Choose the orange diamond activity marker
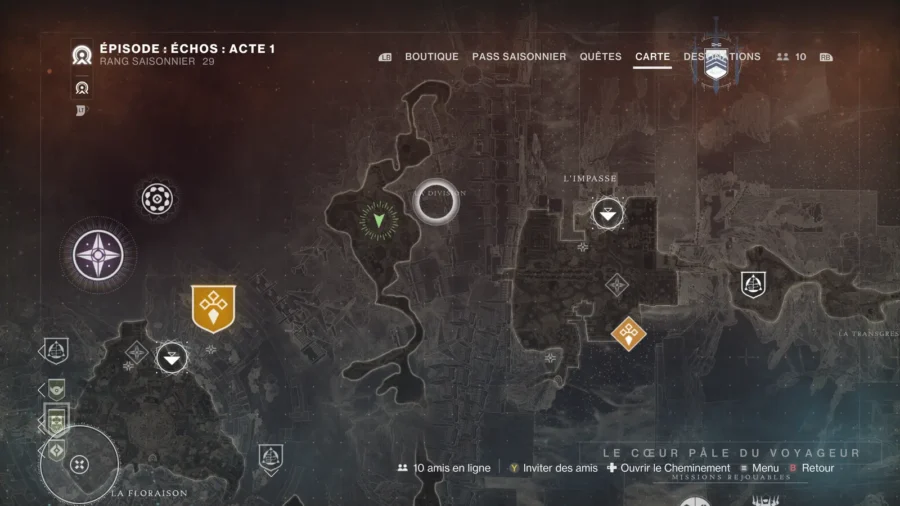Image resolution: width=900 pixels, height=506 pixels. (628, 332)
